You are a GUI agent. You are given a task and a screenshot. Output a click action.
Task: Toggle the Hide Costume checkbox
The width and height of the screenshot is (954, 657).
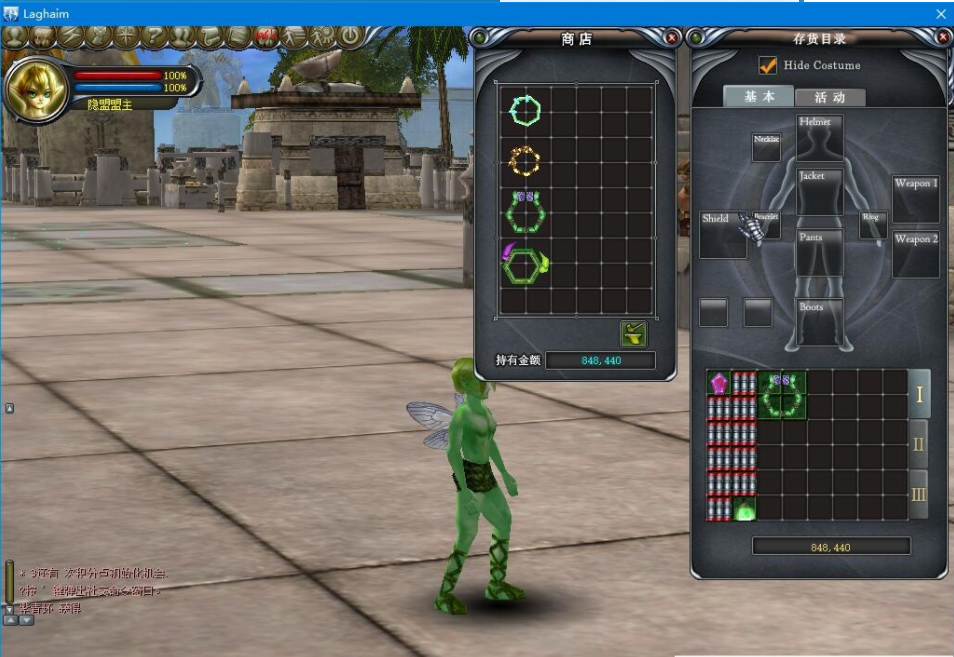(768, 65)
